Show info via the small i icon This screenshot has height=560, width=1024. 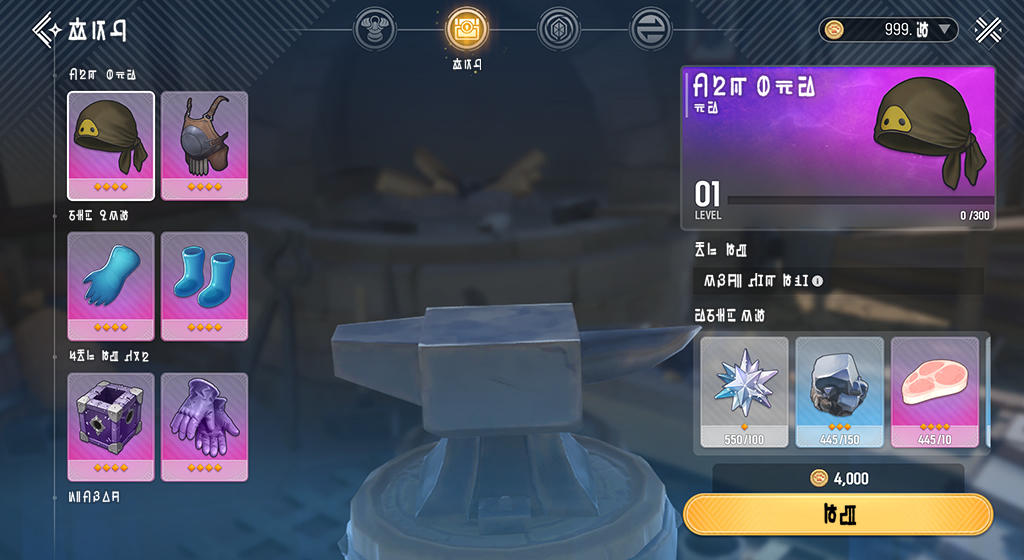817,281
